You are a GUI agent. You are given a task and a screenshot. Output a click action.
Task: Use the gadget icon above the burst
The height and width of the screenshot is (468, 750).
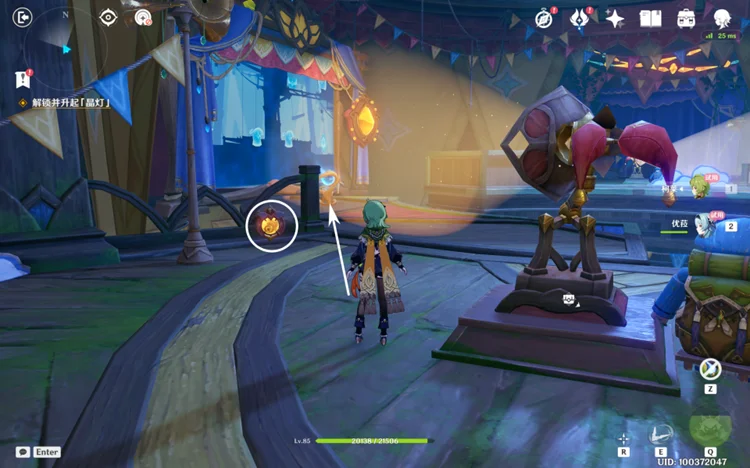(x=711, y=369)
